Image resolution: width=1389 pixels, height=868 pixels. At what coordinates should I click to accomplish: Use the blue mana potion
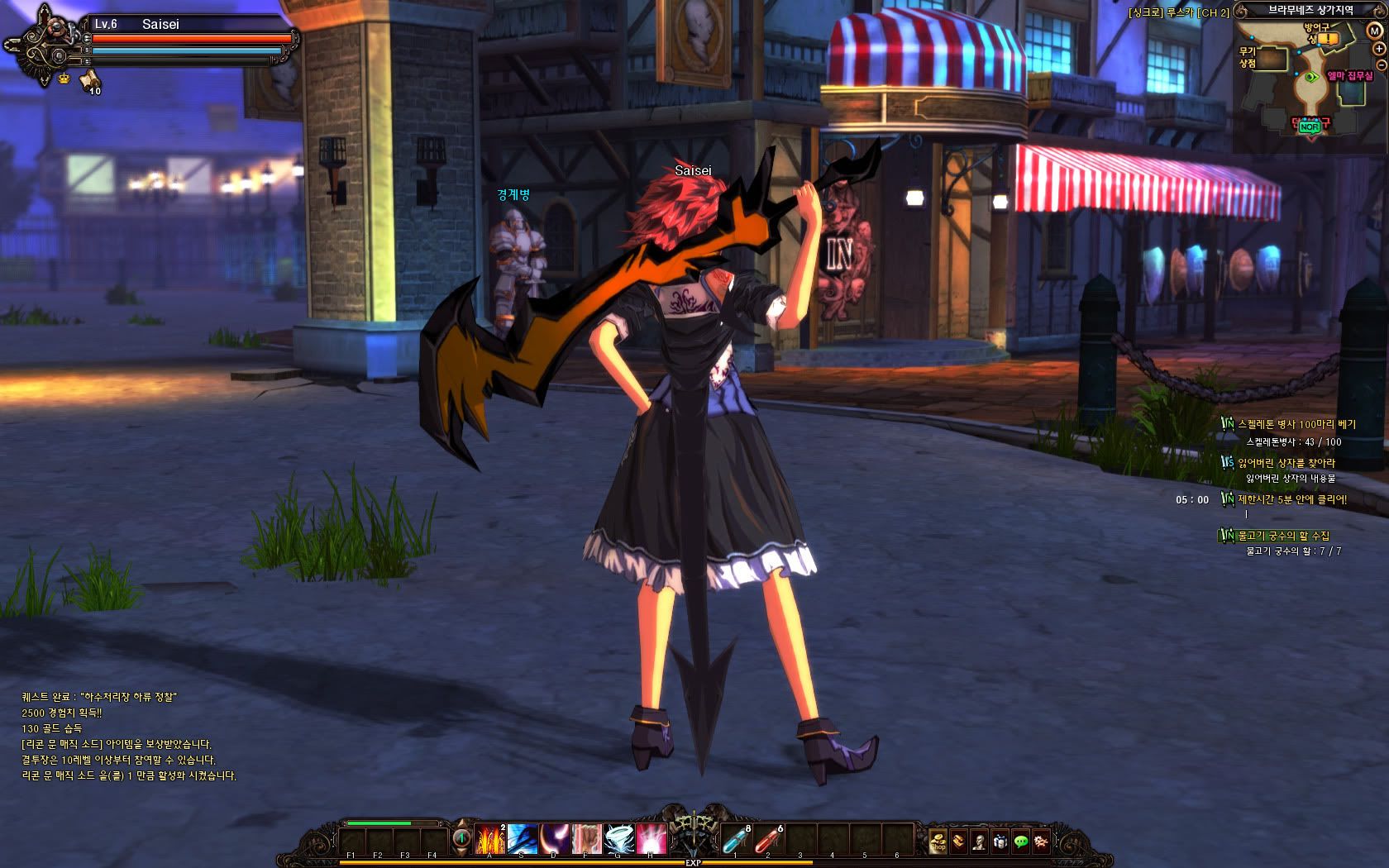point(736,839)
